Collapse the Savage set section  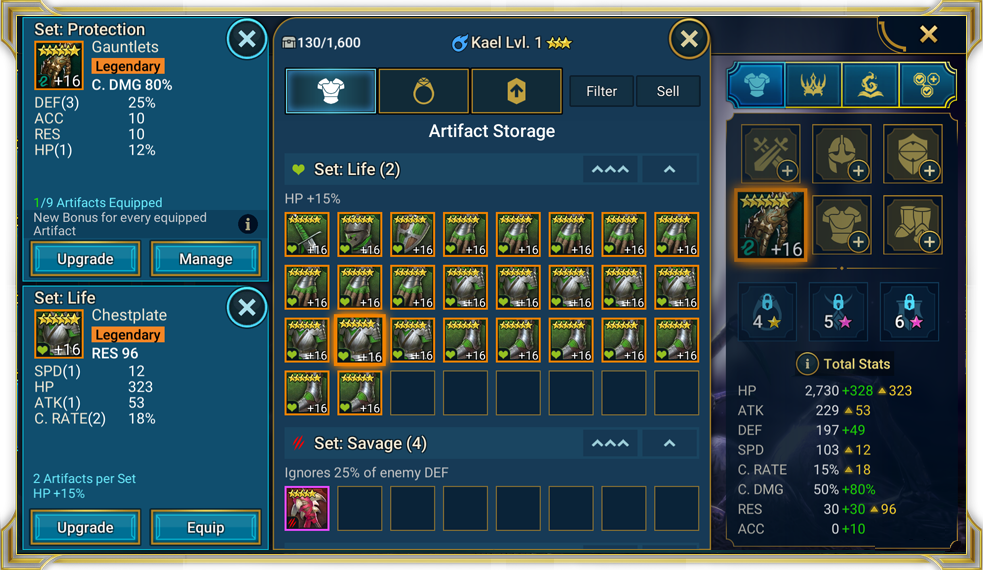click(x=669, y=443)
